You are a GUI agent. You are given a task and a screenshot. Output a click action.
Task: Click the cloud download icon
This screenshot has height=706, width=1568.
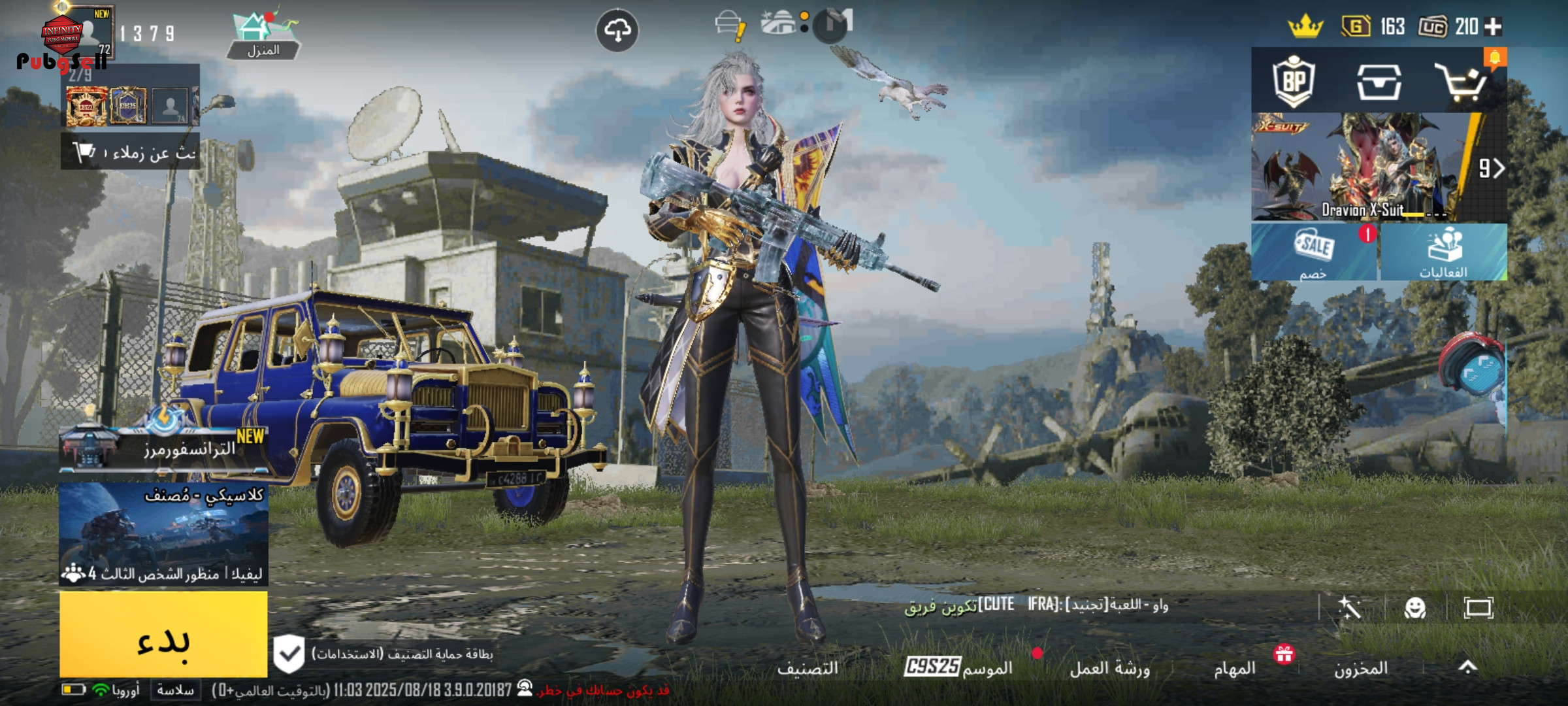[x=617, y=30]
